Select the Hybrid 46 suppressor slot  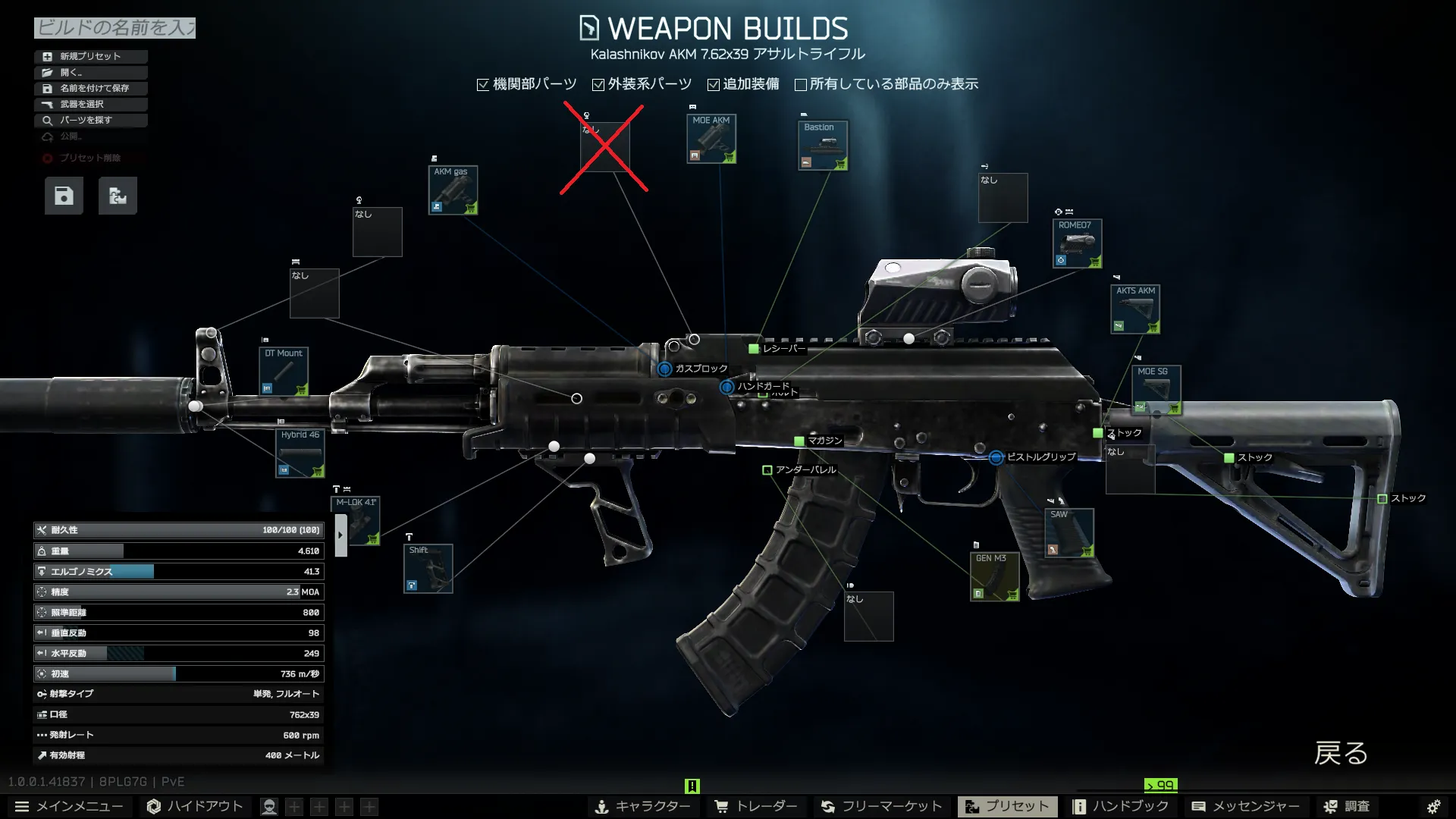[x=300, y=453]
